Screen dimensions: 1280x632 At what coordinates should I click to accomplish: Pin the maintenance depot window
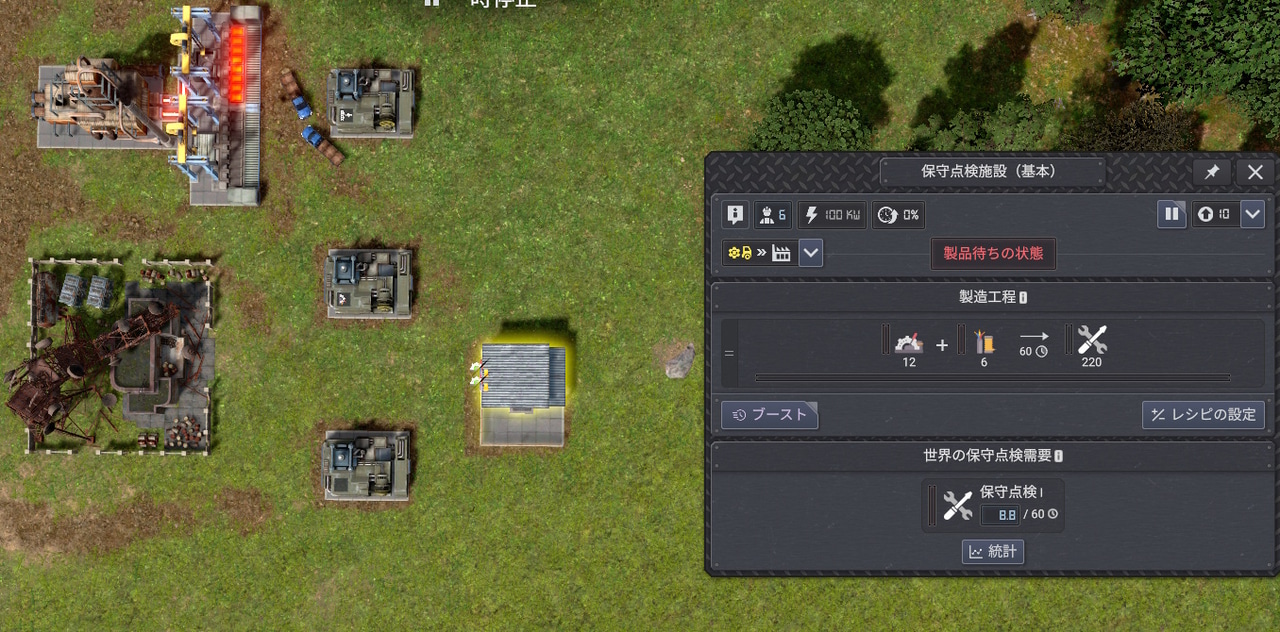coord(1211,172)
